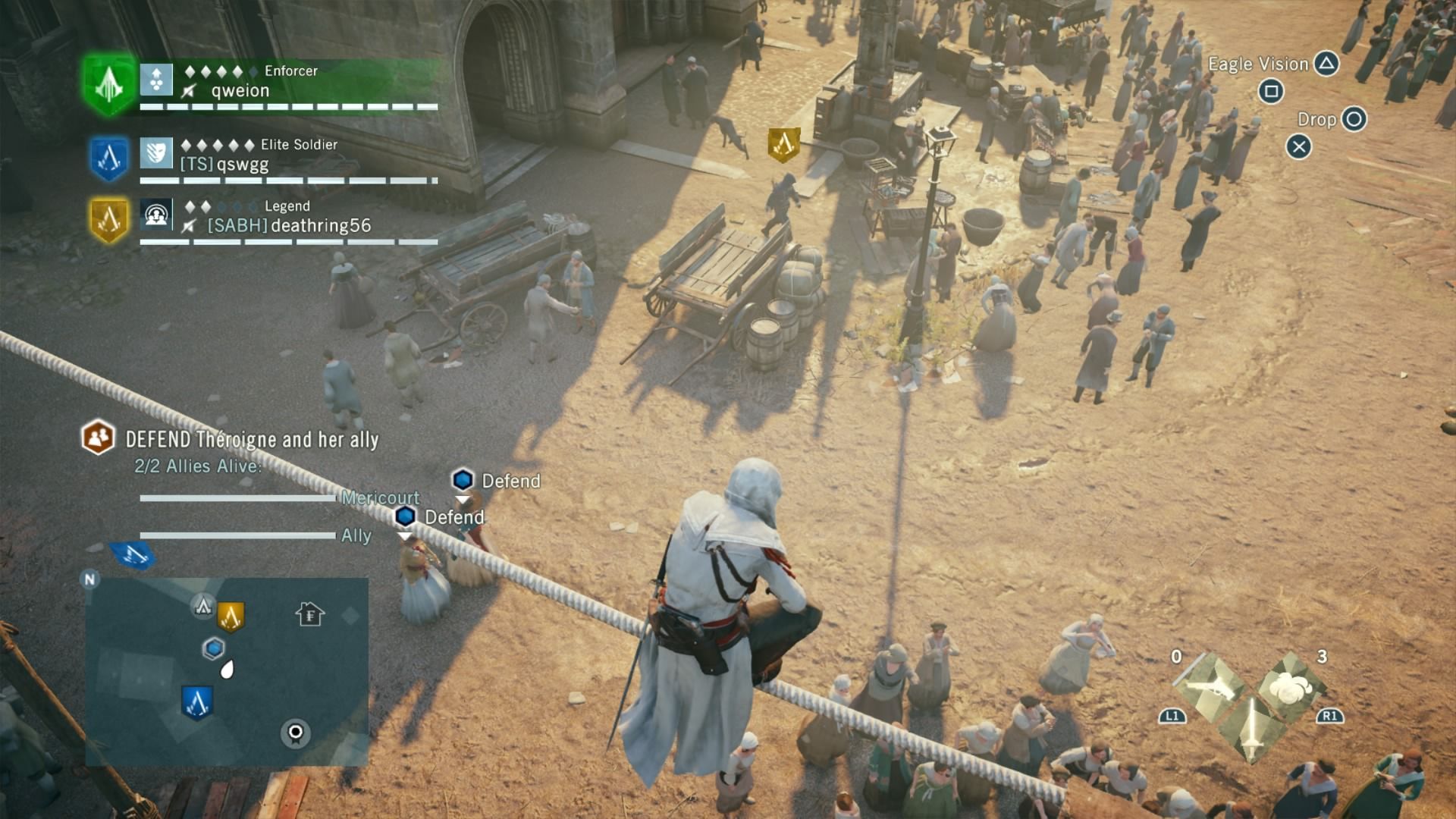Viewport: 1456px width, 819px height.
Task: Click the grey tent-shaped marker on minimap
Action: point(202,606)
